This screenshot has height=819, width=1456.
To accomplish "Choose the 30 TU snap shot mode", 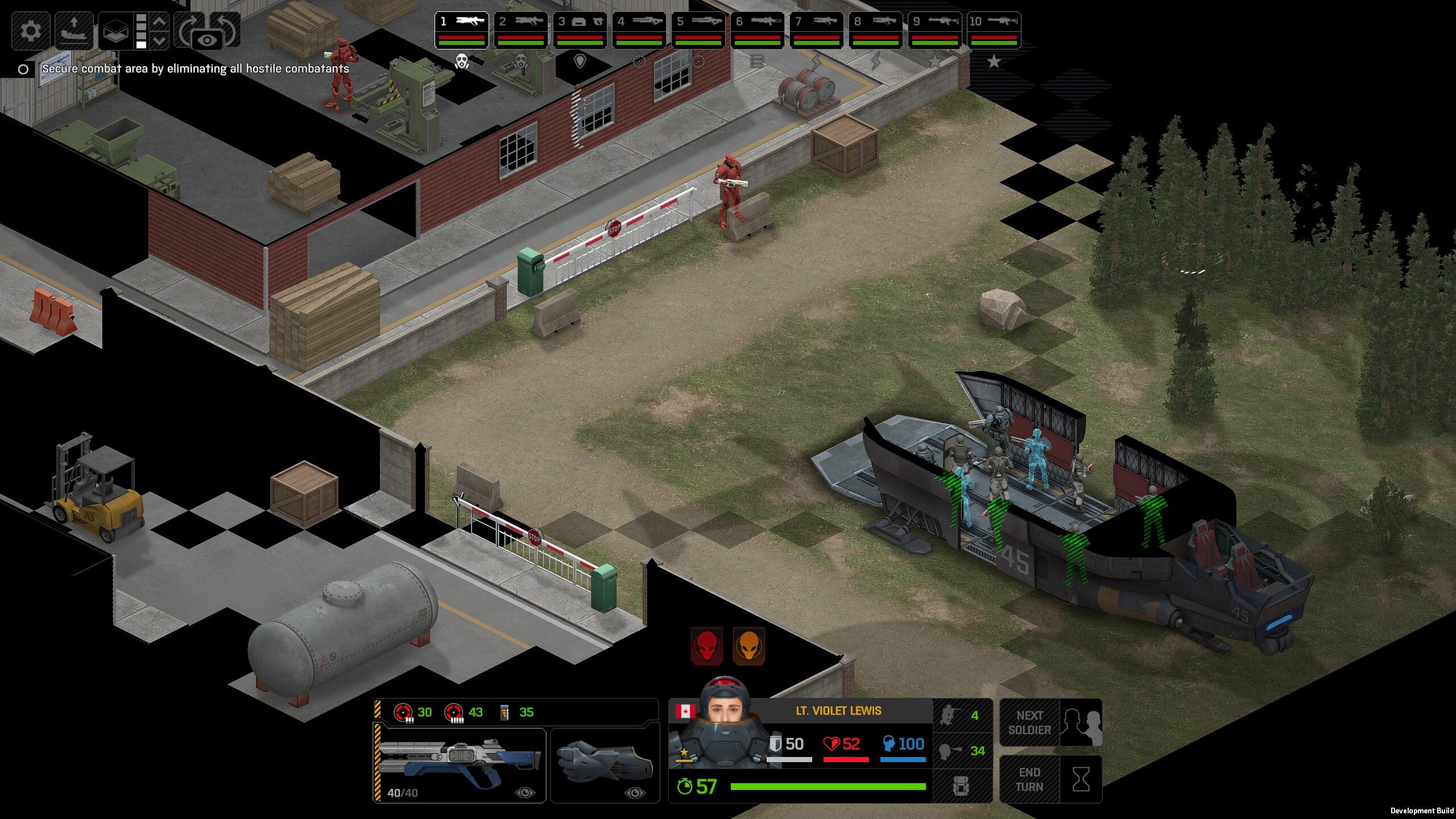I will [x=413, y=712].
